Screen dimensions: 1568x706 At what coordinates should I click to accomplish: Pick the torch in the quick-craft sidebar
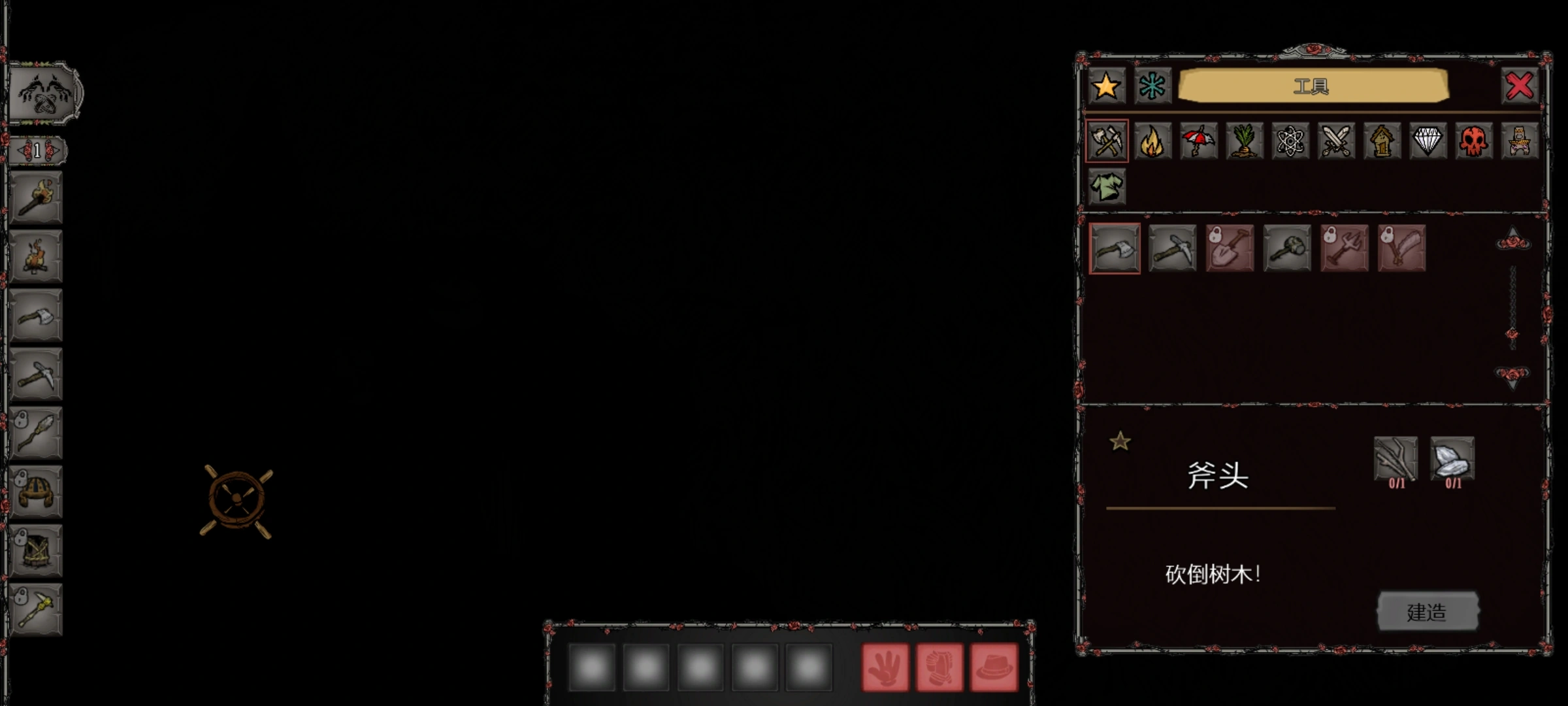pos(36,198)
